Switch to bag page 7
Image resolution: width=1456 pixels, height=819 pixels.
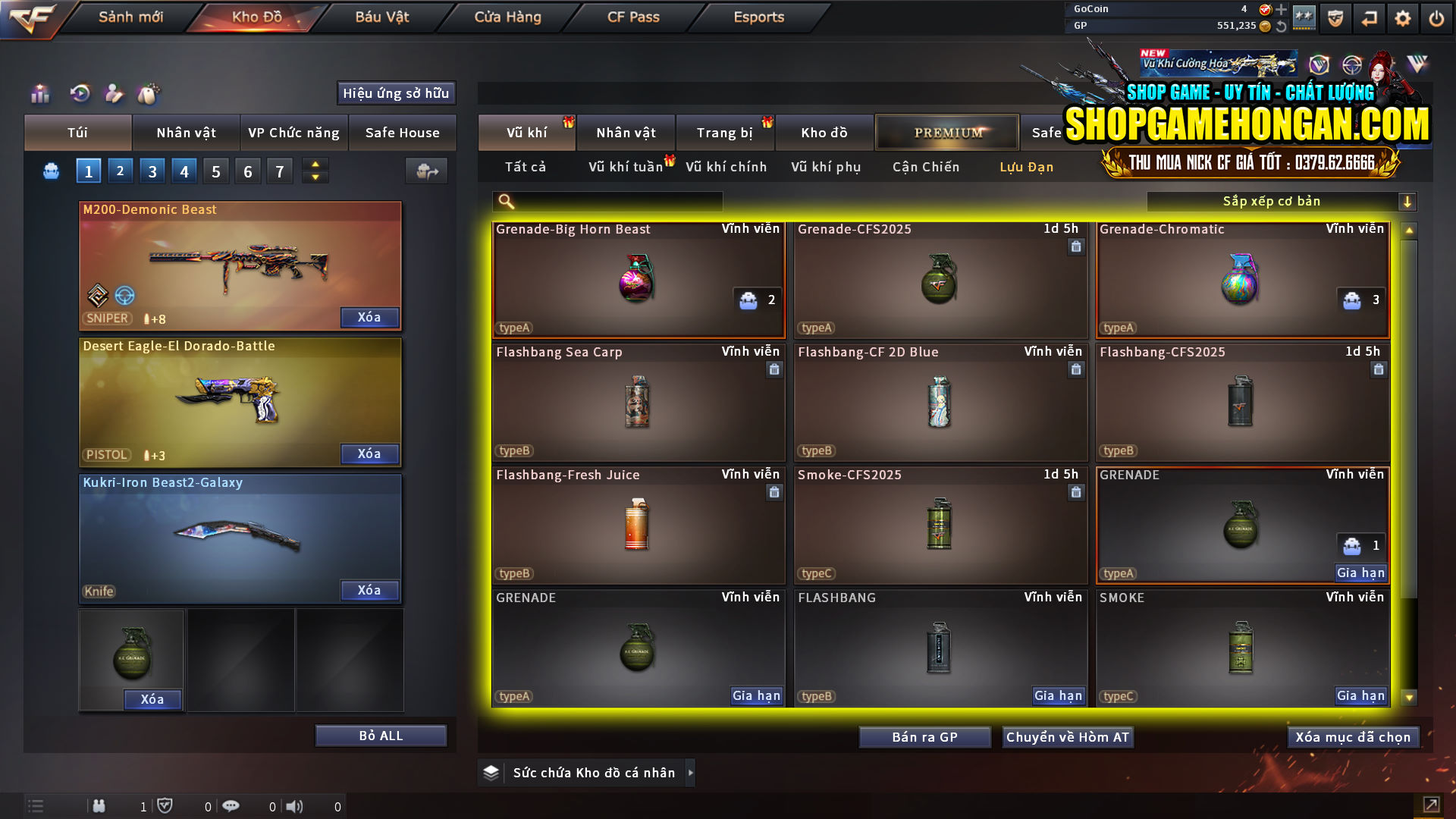click(x=279, y=171)
